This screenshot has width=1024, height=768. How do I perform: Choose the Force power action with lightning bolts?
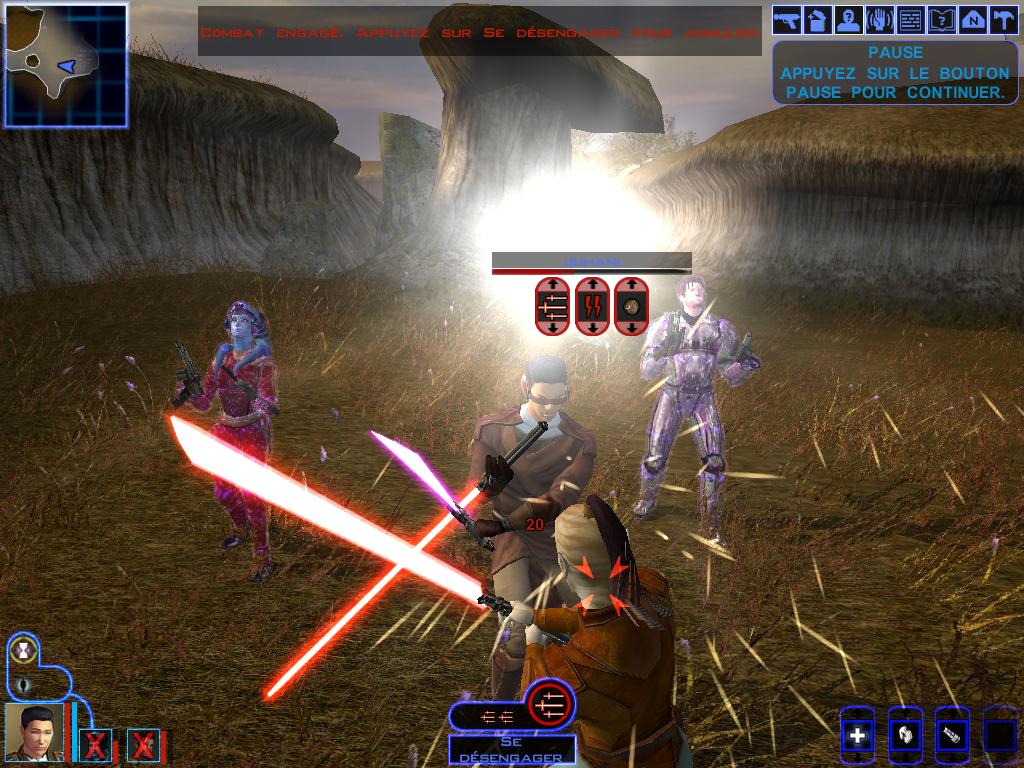(592, 304)
